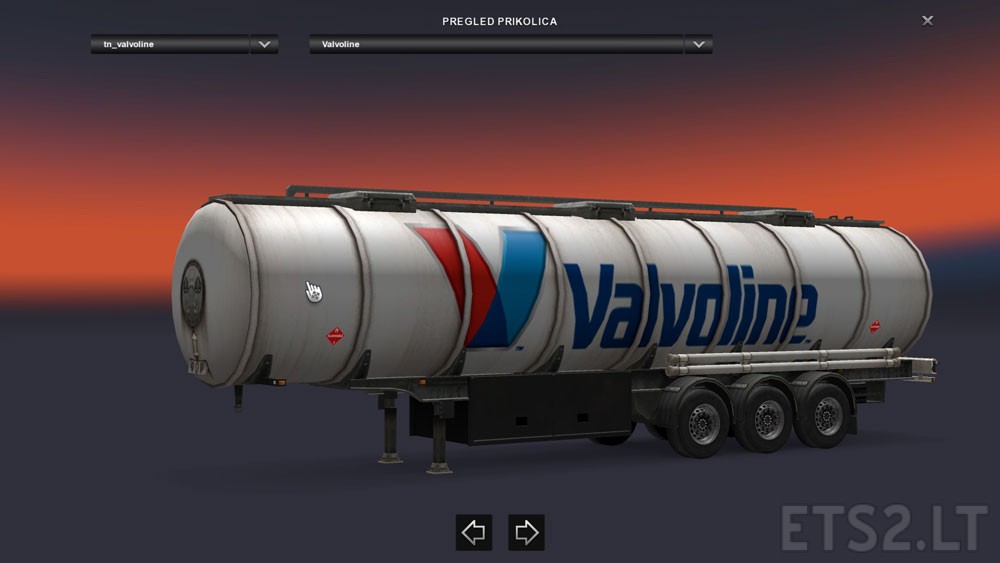Show the previous trailer with left arrow
This screenshot has width=1000, height=563.
474,532
